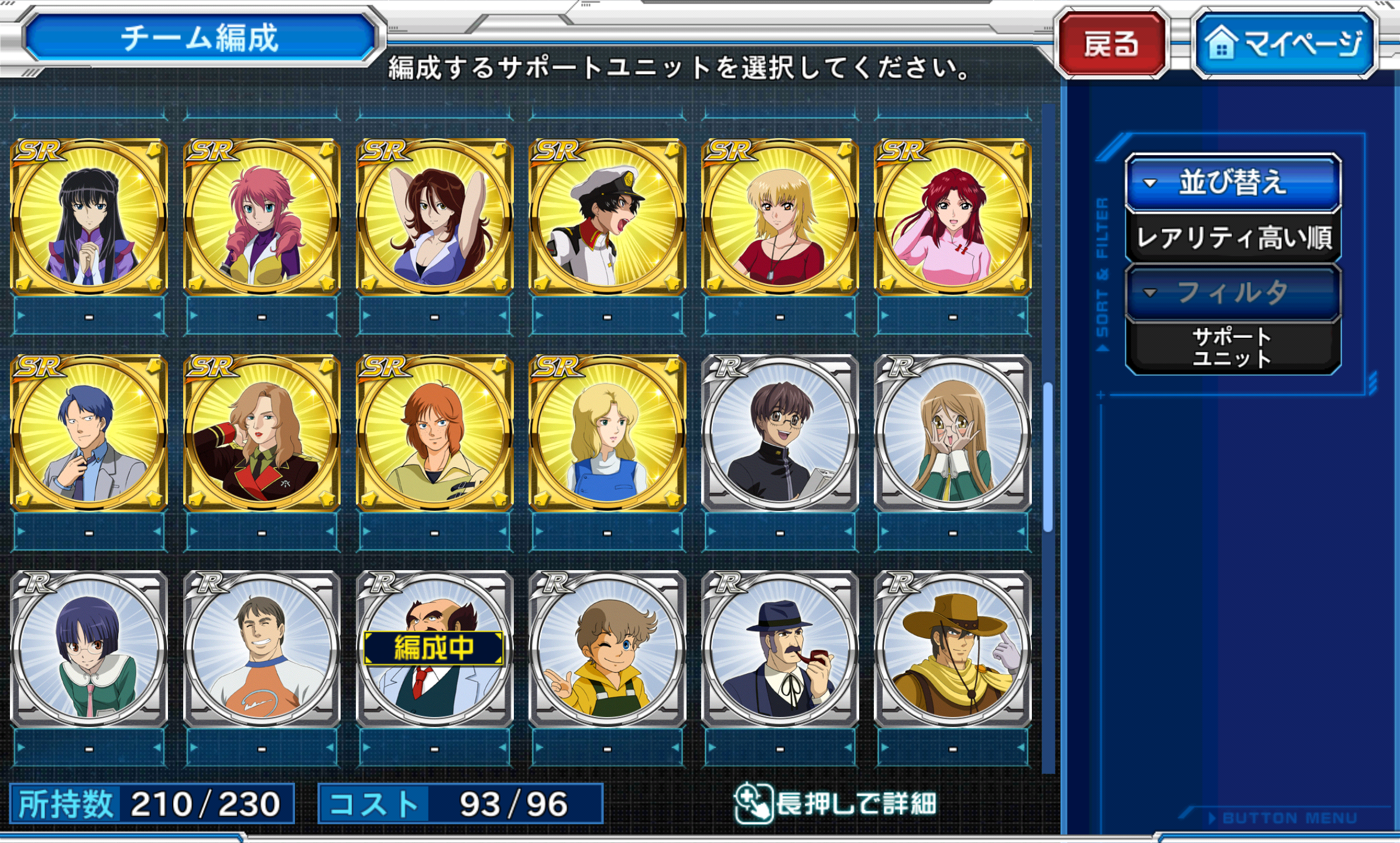Choose the R boy with glasses in black uniform

coord(780,433)
